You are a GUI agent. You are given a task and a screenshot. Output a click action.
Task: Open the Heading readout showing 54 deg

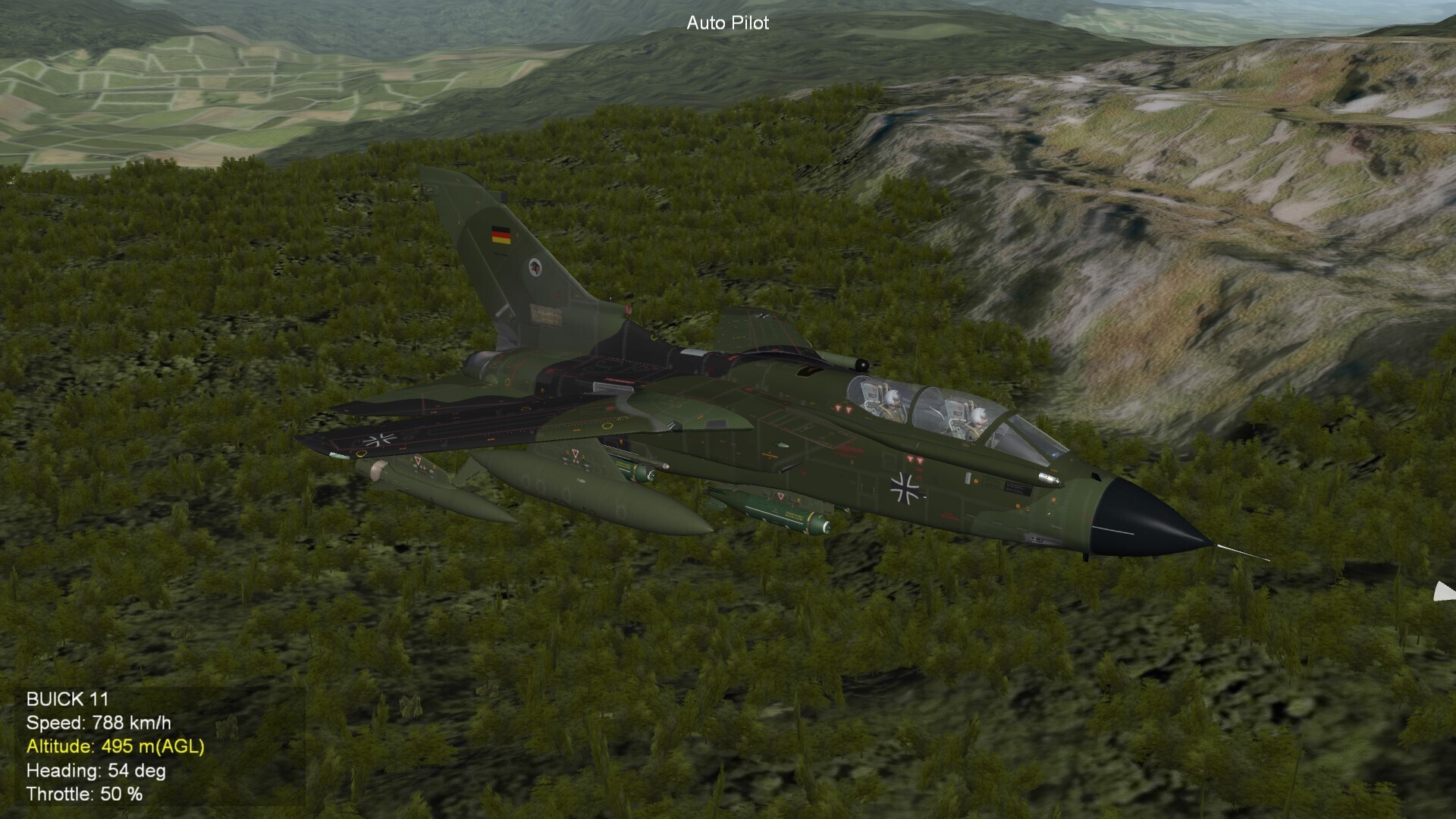(x=97, y=772)
